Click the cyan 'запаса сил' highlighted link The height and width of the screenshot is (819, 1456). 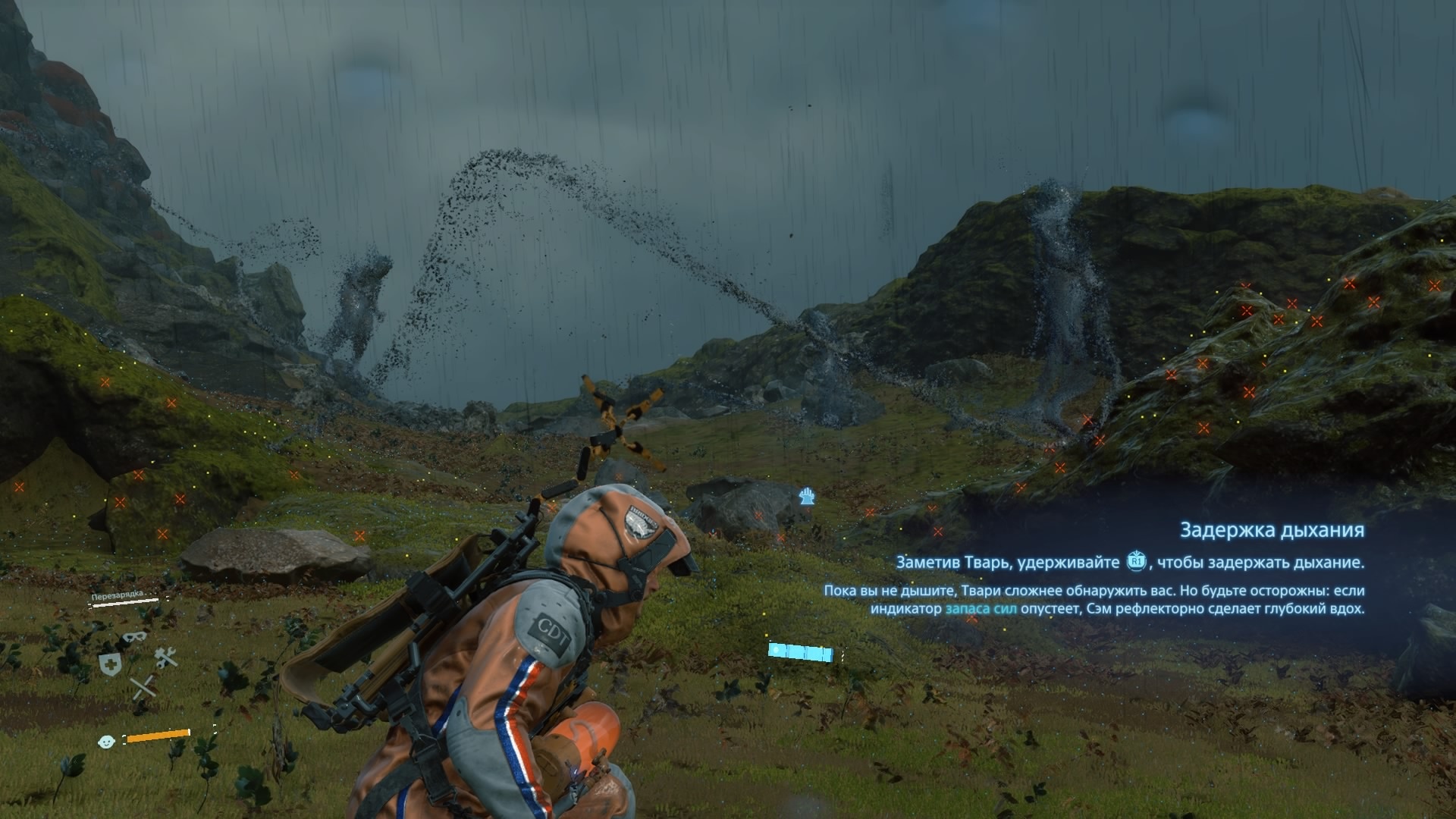point(981,609)
